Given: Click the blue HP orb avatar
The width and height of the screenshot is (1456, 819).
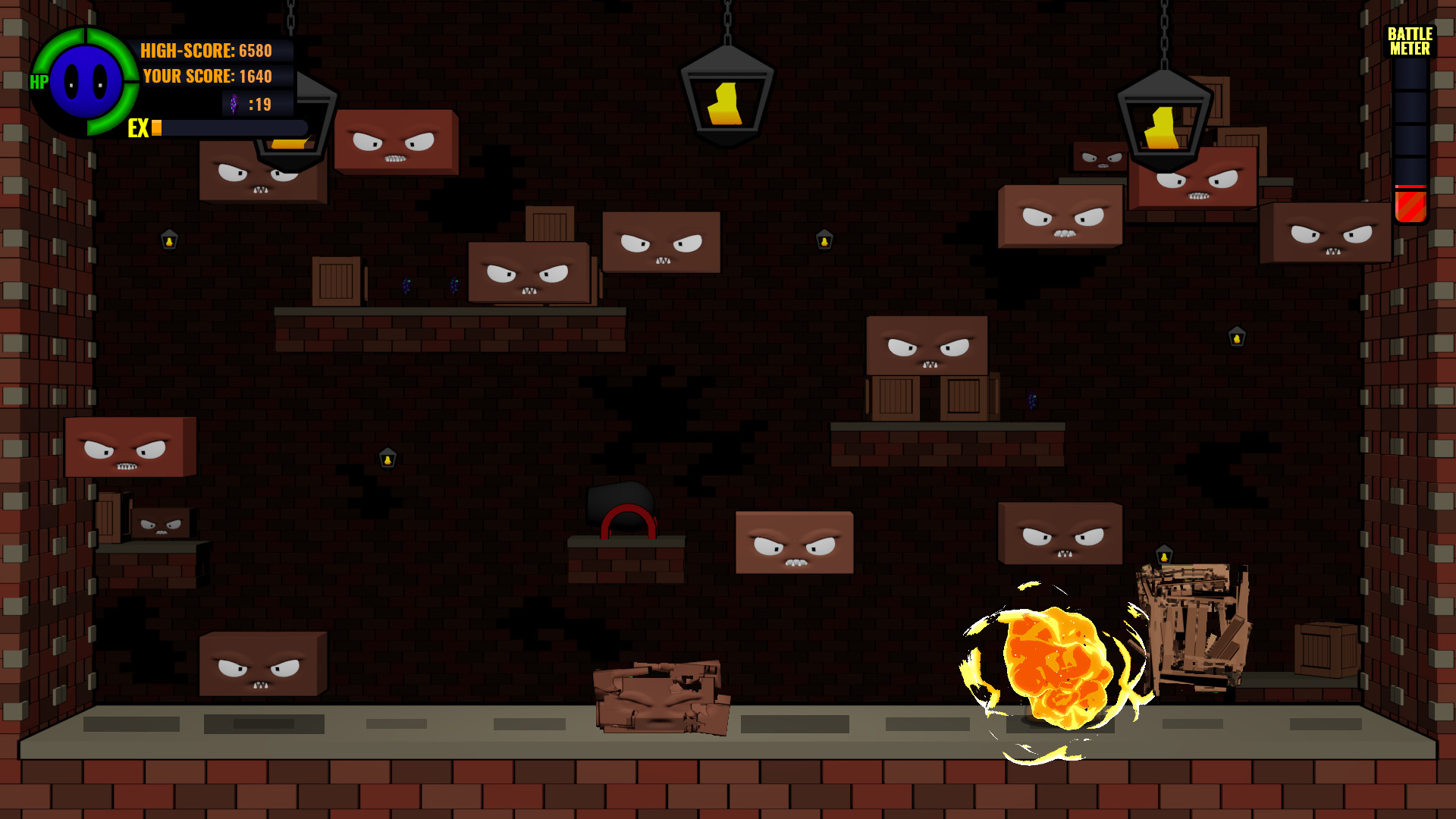Looking at the screenshot, I should [x=87, y=83].
